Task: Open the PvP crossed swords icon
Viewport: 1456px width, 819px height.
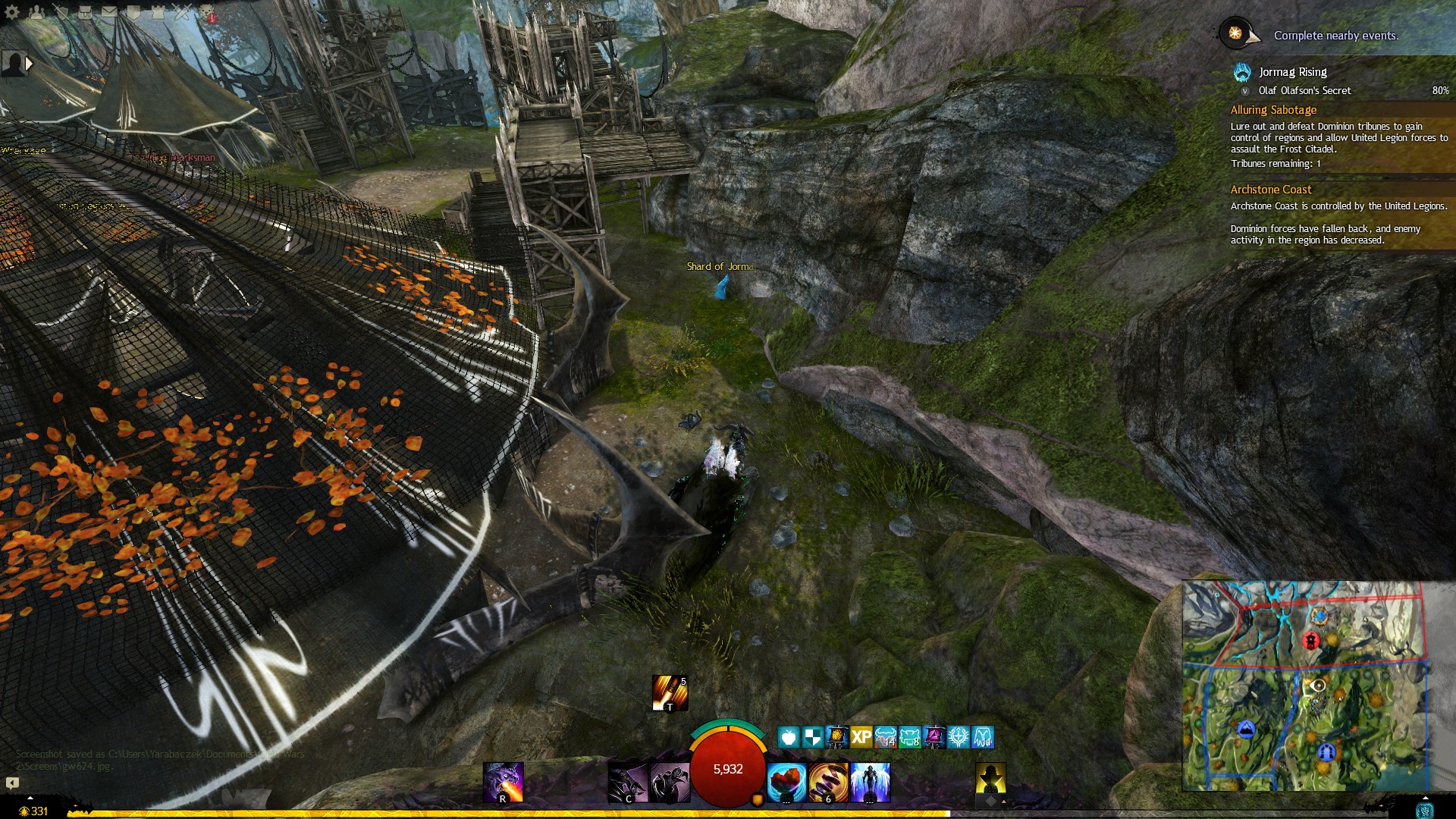Action: click(x=182, y=12)
